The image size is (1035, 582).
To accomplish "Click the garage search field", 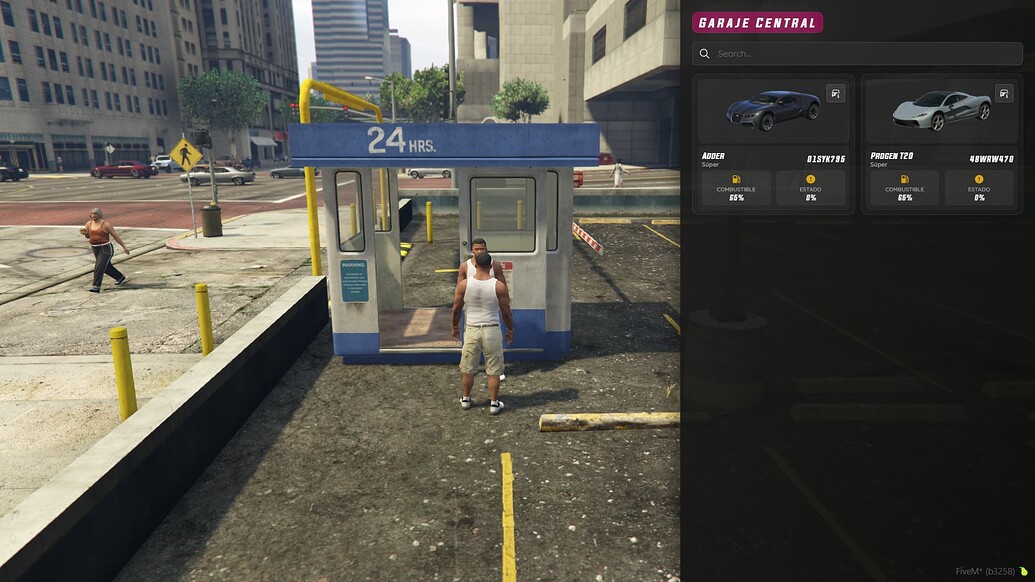I will [860, 54].
